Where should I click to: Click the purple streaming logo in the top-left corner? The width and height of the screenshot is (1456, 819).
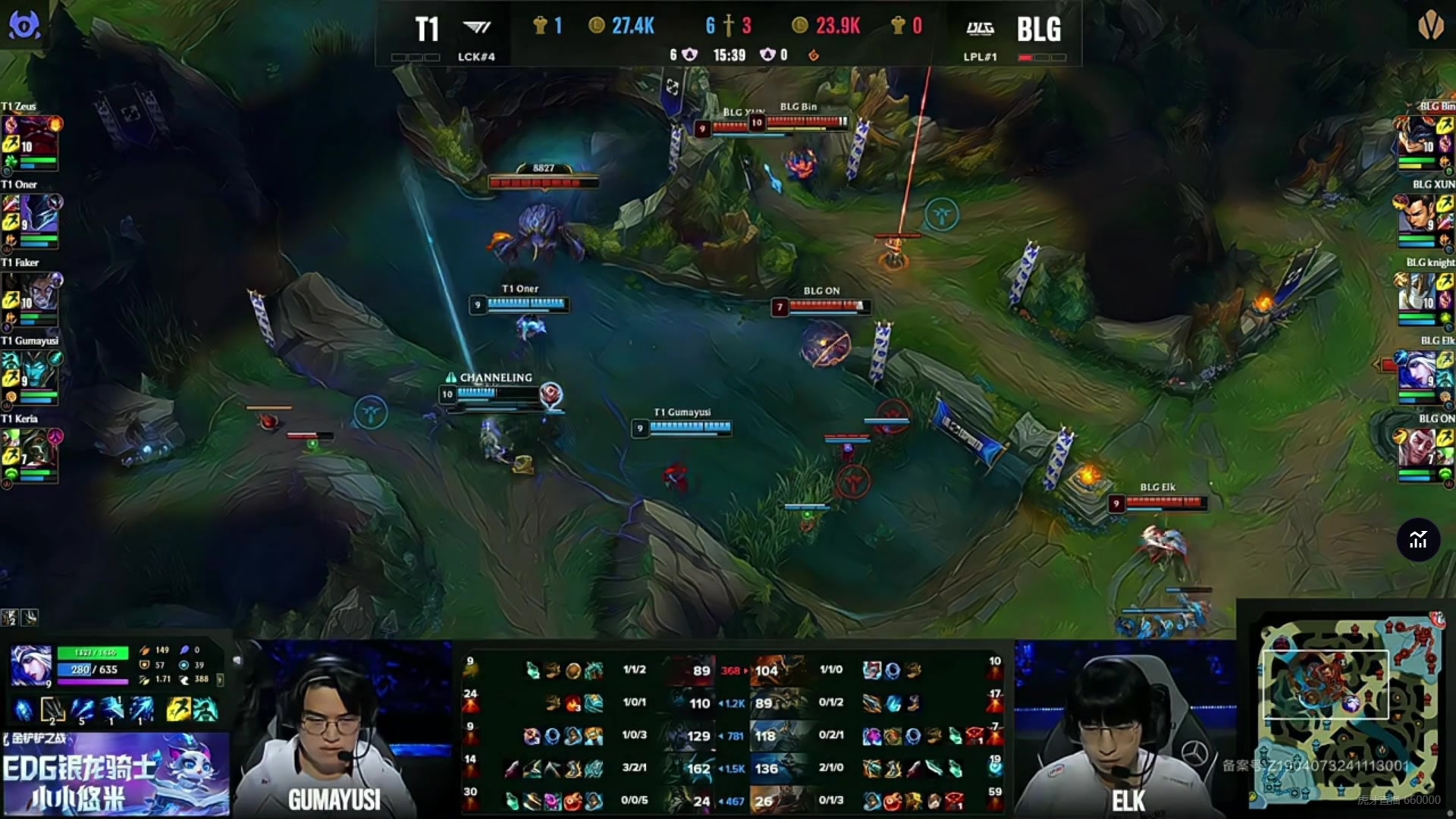(x=24, y=25)
